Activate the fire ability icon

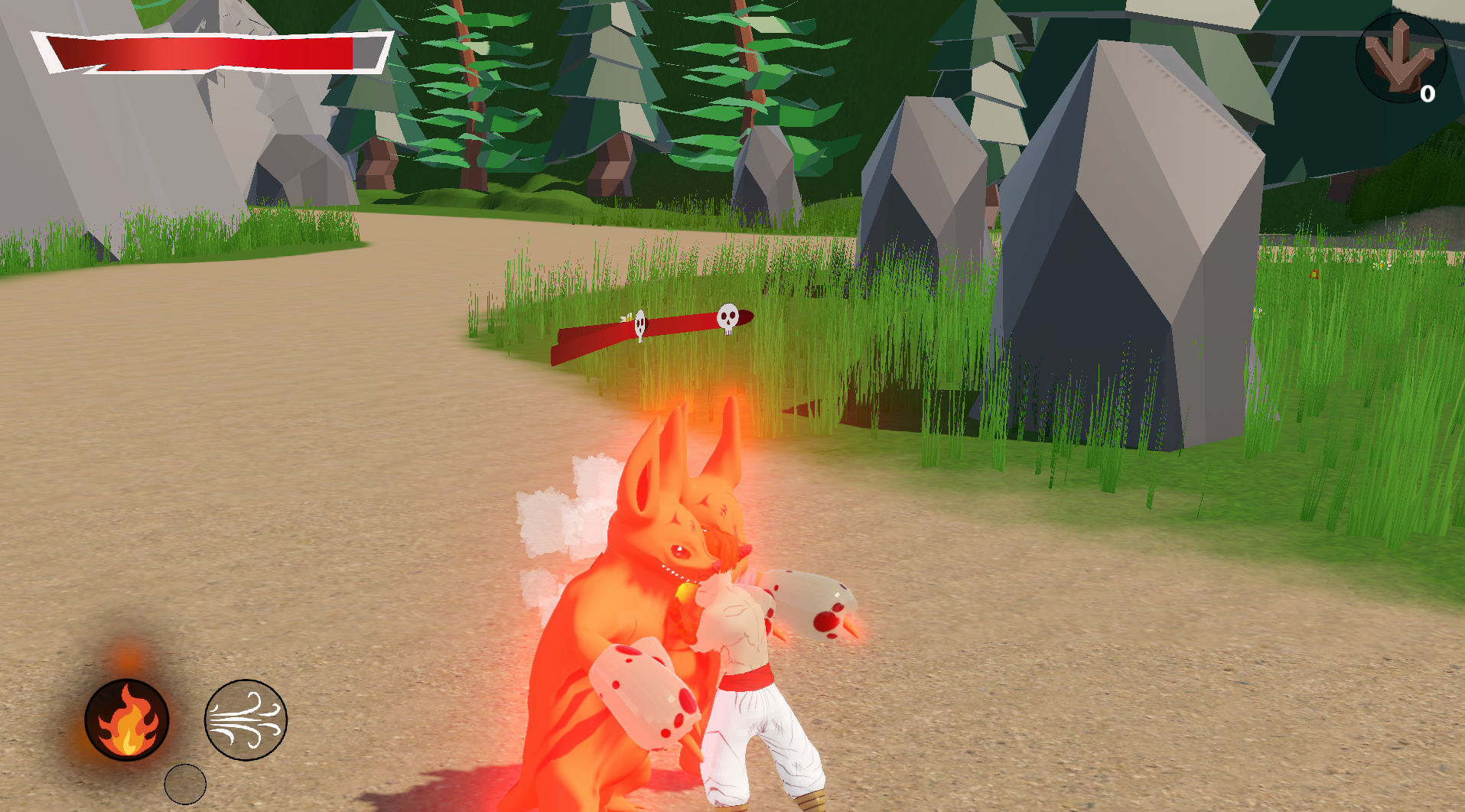coord(127,719)
